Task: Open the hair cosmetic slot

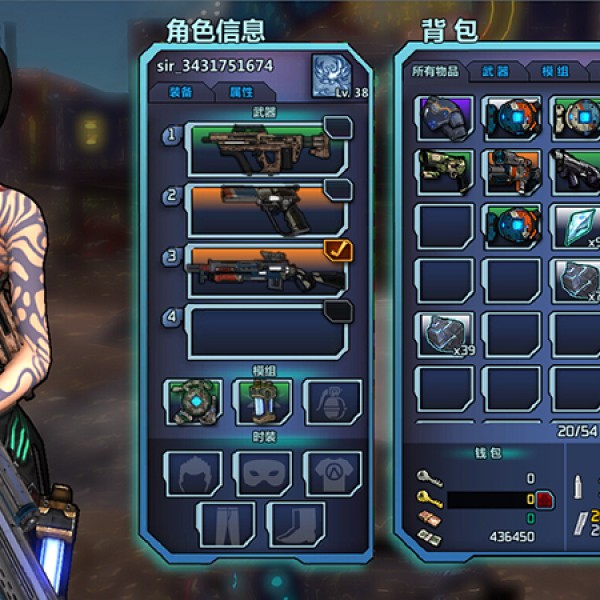Action: [193, 471]
